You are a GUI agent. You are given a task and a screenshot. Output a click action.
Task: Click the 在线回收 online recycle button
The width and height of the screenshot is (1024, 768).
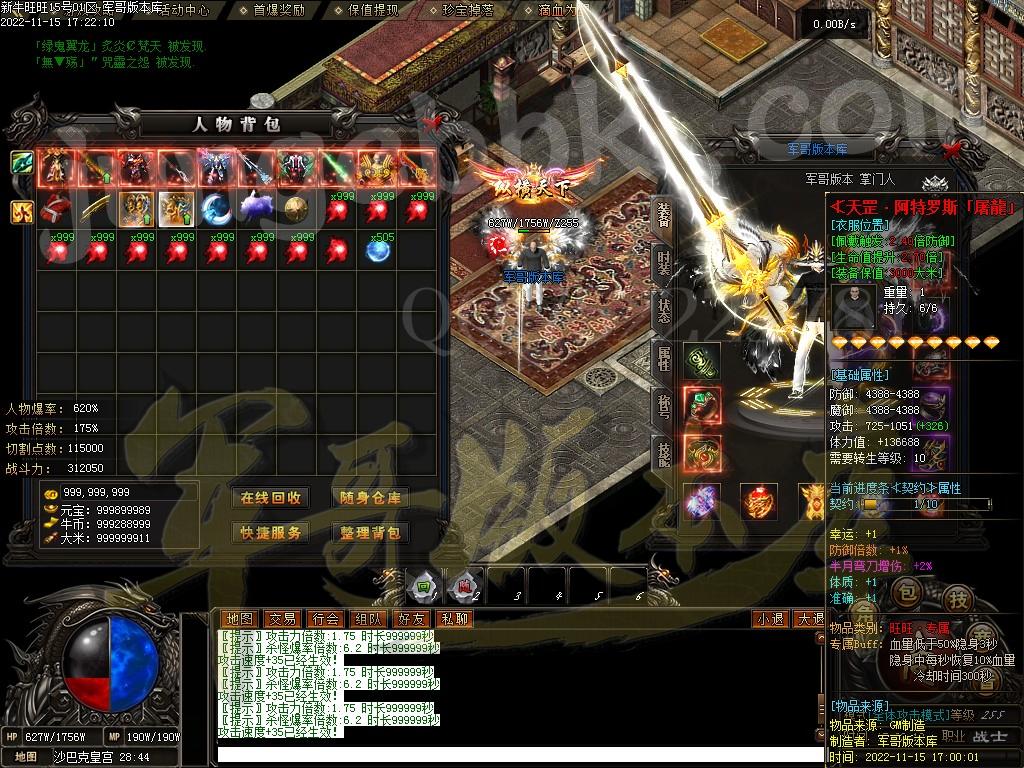(x=270, y=498)
